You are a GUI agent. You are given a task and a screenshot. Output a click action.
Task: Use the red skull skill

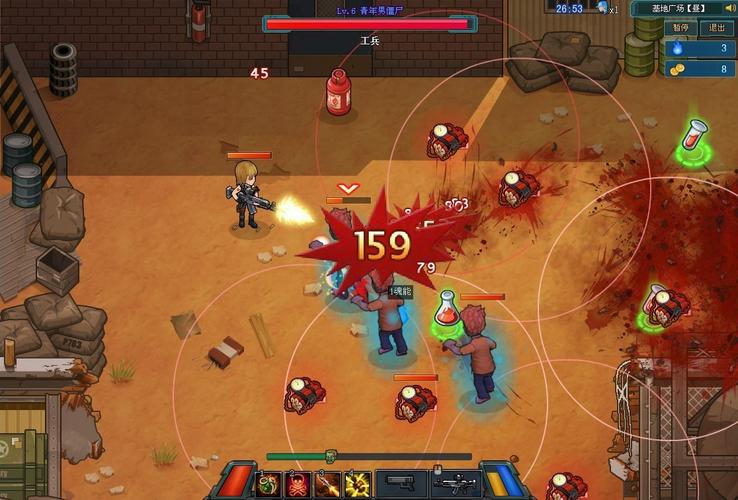click(298, 485)
